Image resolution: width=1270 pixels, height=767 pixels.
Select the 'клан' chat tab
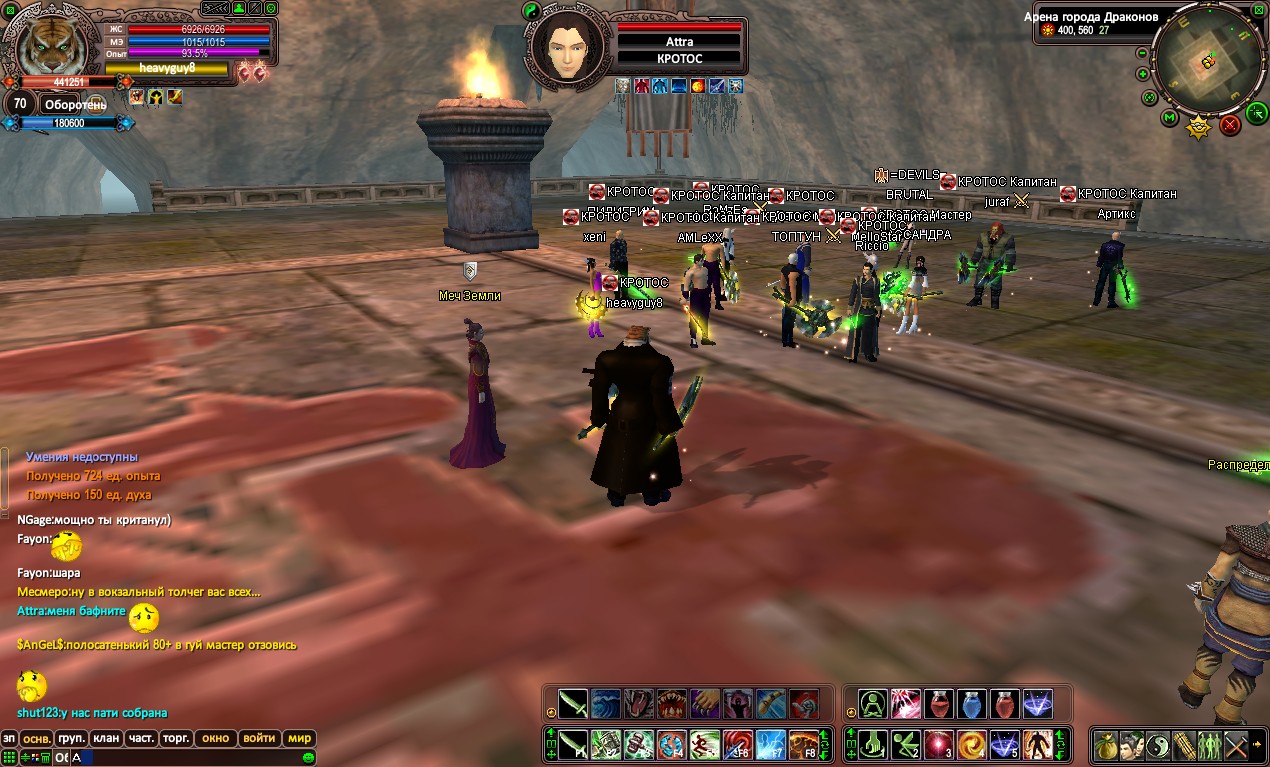tap(106, 738)
